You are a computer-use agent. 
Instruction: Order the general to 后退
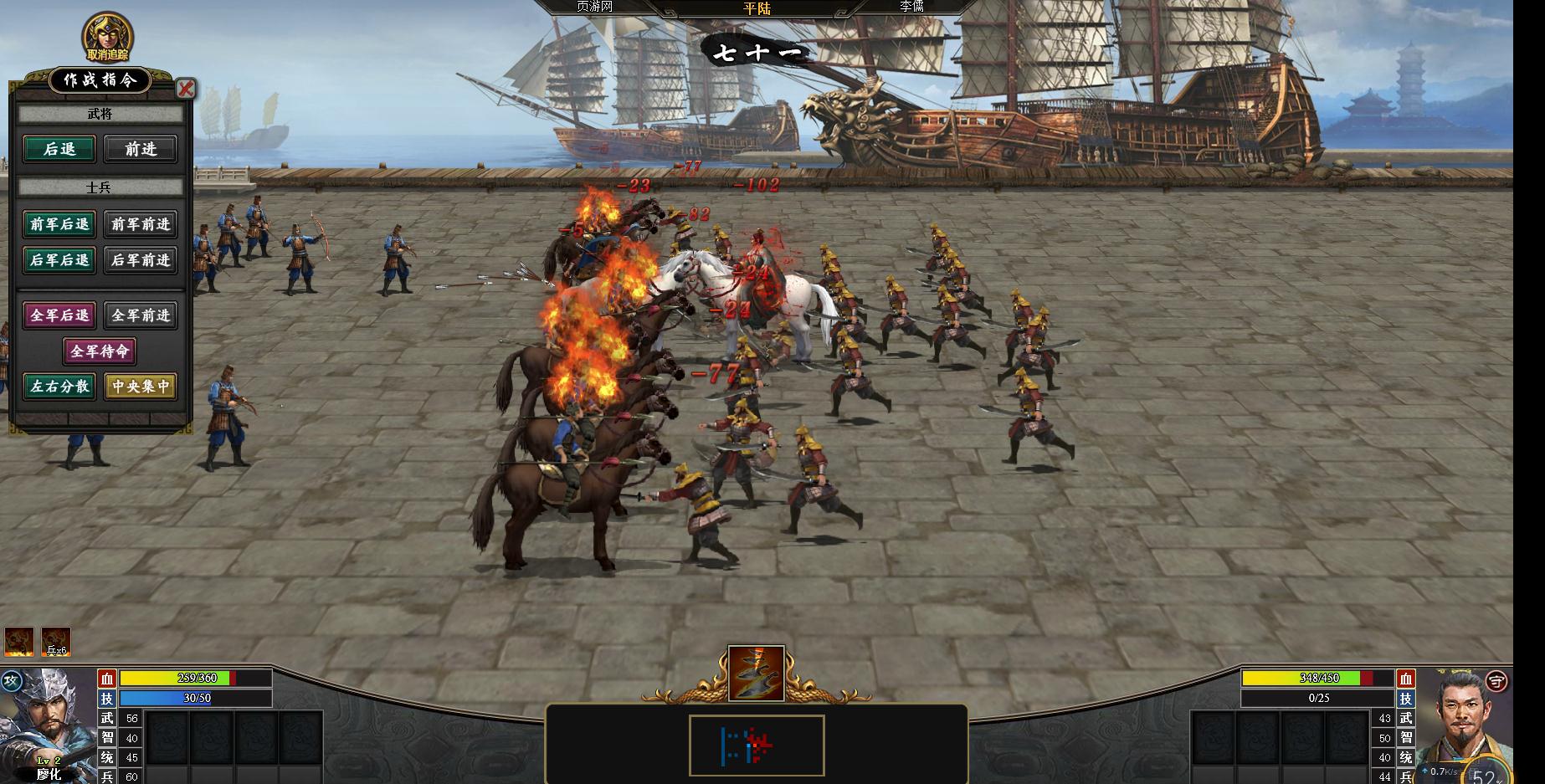[x=59, y=149]
